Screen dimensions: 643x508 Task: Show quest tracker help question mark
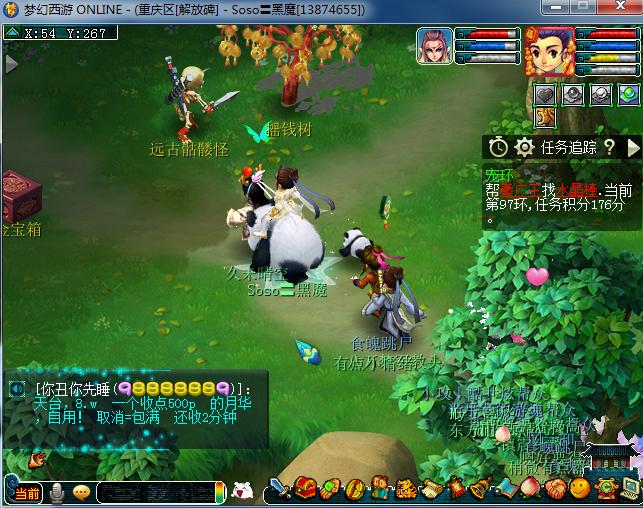click(609, 147)
